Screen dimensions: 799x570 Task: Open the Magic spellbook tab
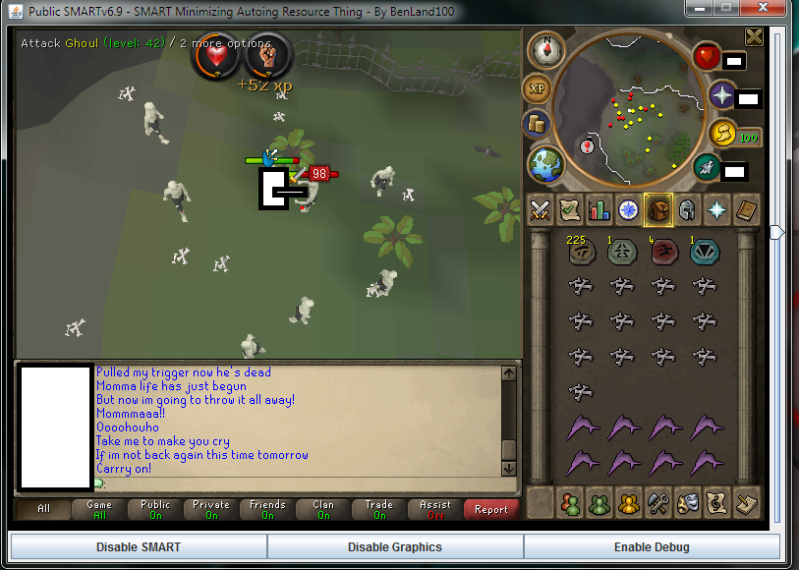point(747,210)
